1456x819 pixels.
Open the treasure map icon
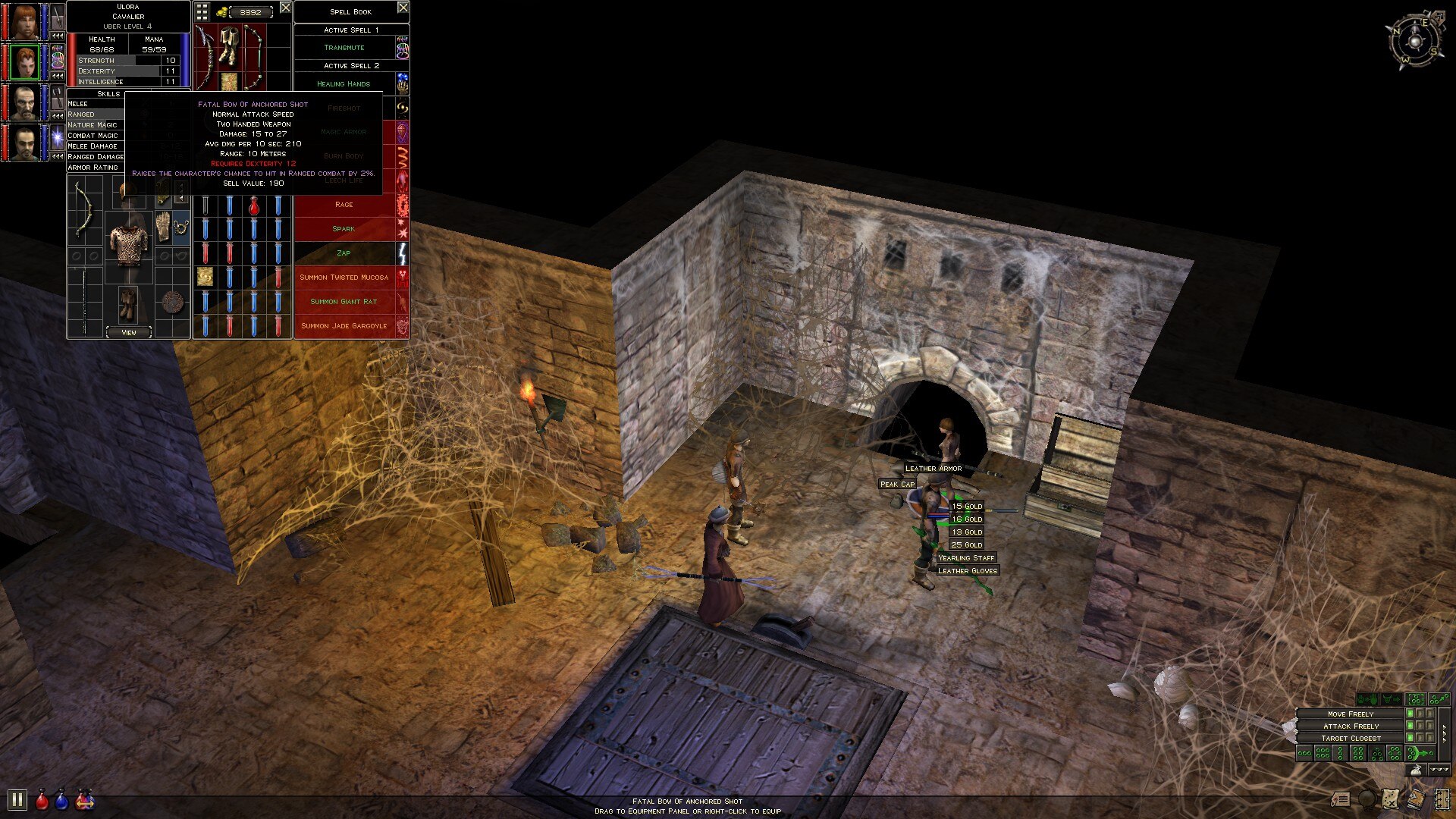[1390, 799]
